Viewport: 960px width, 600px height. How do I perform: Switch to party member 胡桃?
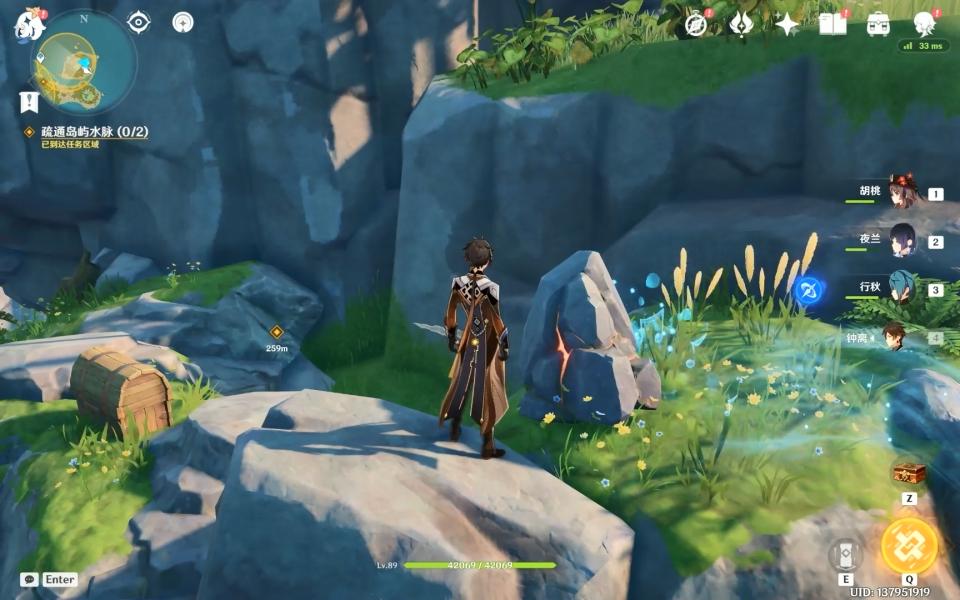(x=902, y=194)
